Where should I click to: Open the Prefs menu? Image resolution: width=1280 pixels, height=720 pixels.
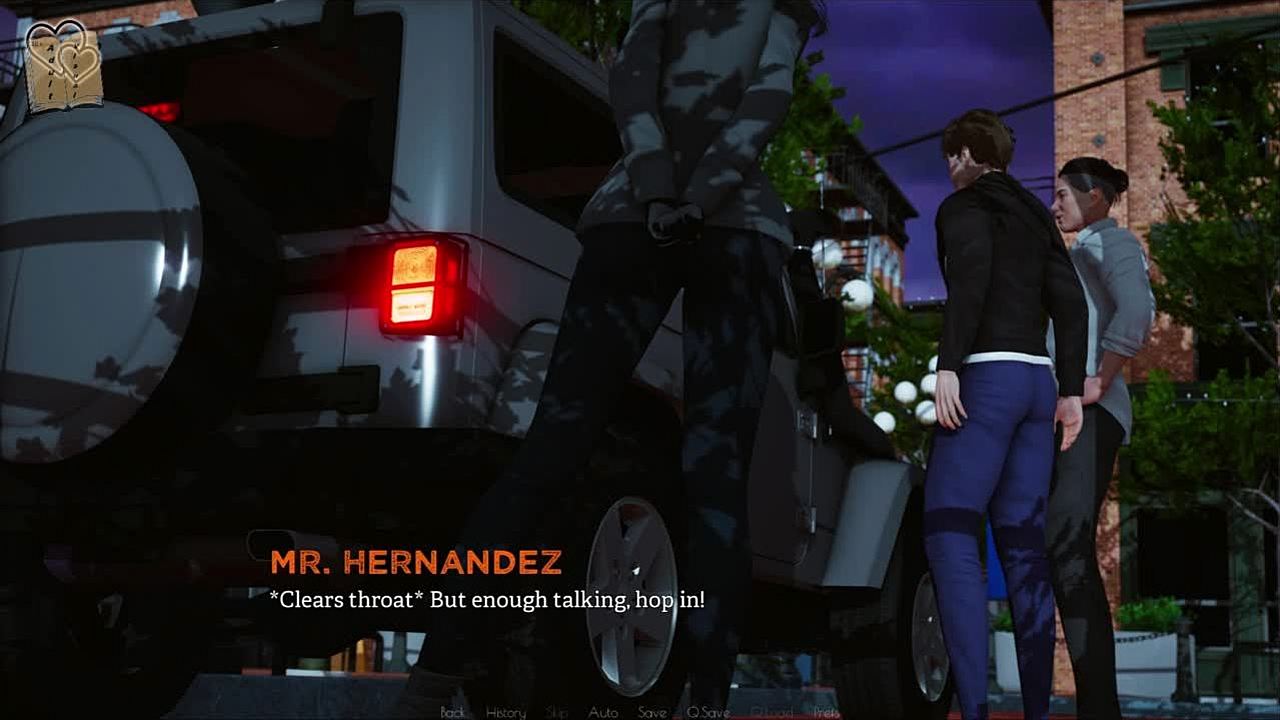click(826, 712)
